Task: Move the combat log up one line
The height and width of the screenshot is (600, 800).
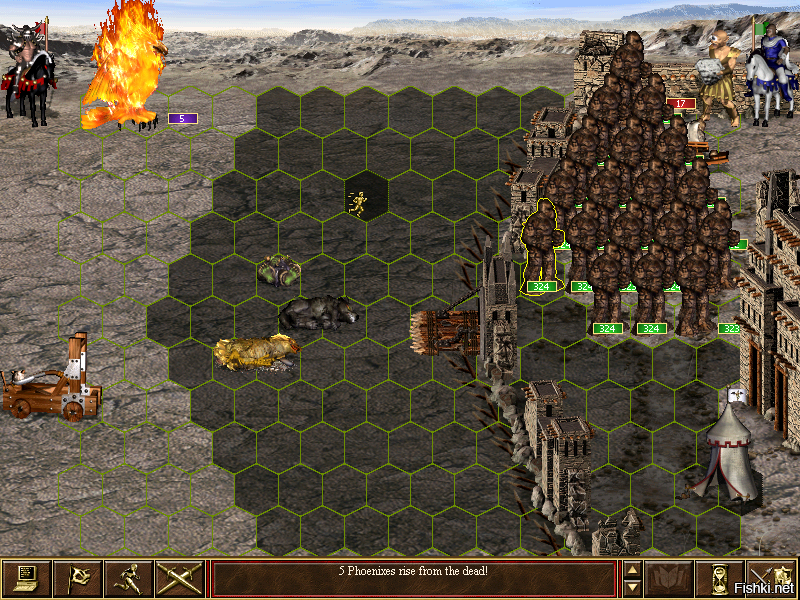Action: (x=631, y=571)
